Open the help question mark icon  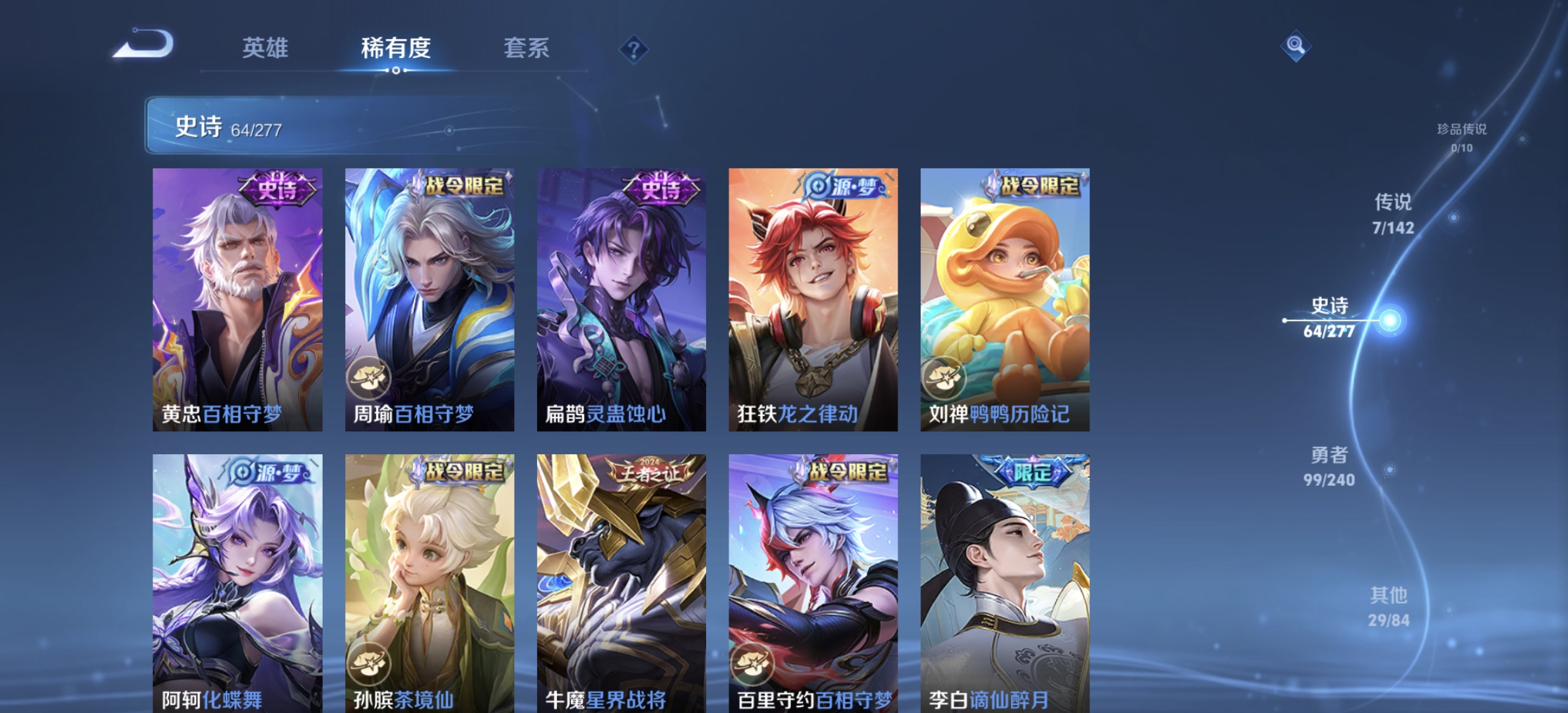633,49
